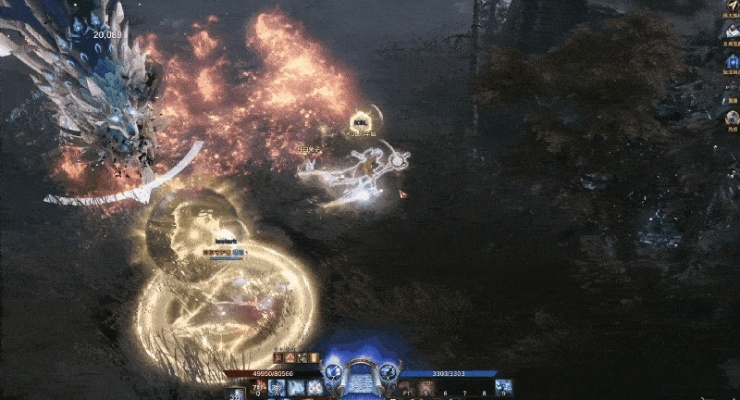
Task: Activate the white ice burst skill icon
Action: (x=316, y=386)
